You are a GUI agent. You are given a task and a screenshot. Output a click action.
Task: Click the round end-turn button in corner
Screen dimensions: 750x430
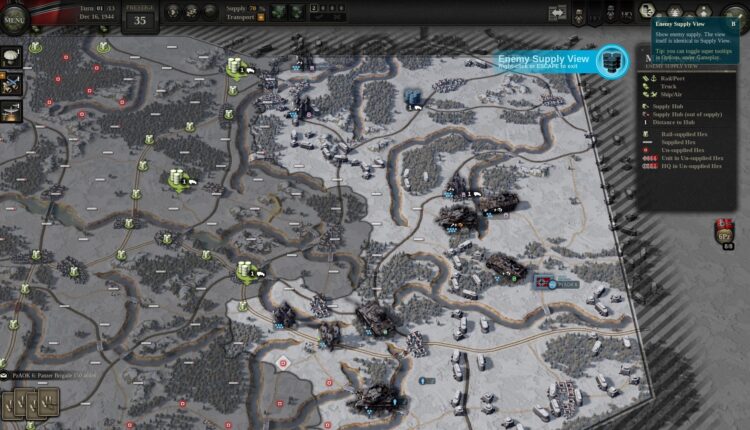coord(733,15)
